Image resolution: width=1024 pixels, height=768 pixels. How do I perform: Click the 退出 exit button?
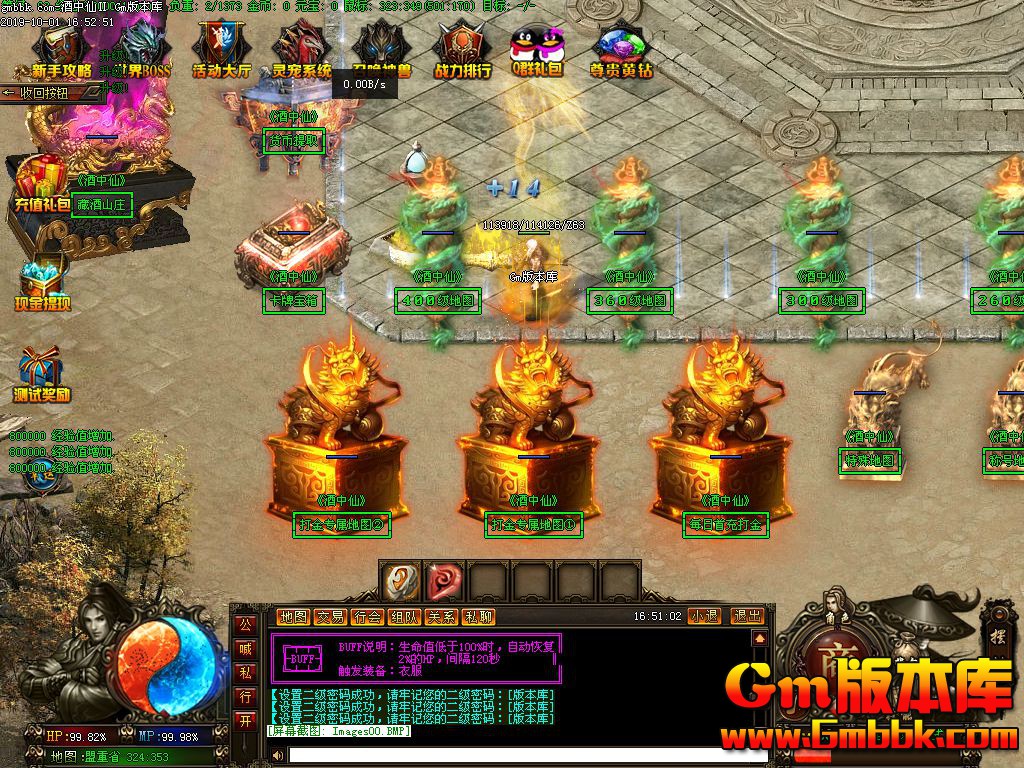(747, 616)
